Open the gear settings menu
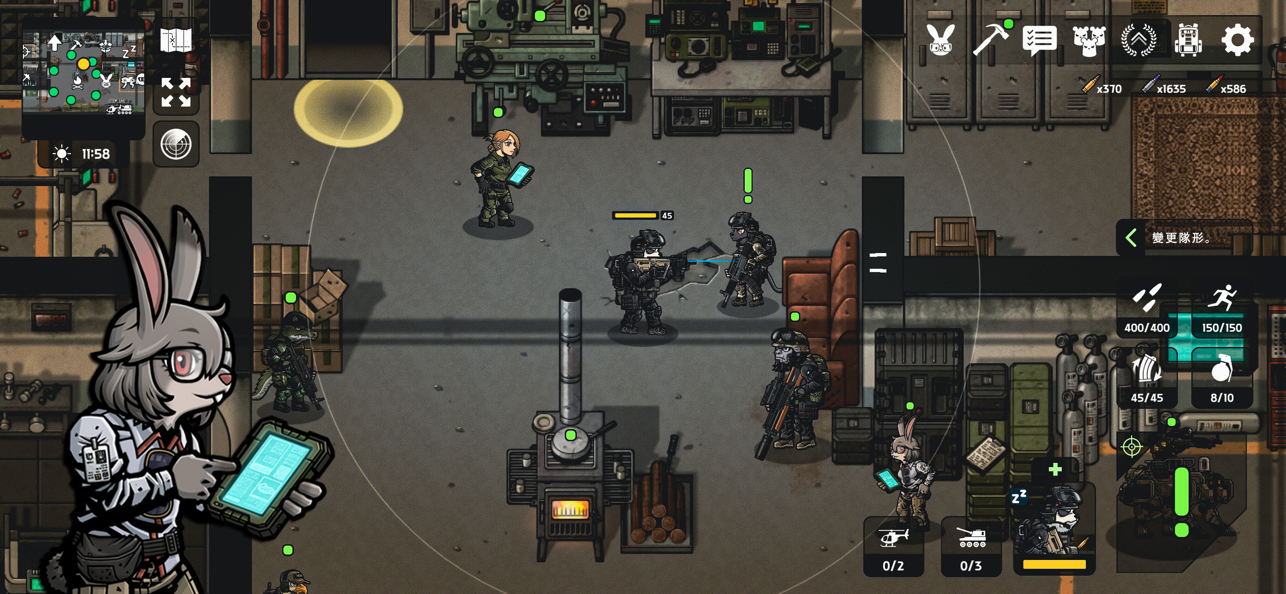The image size is (1286, 594). (1237, 40)
